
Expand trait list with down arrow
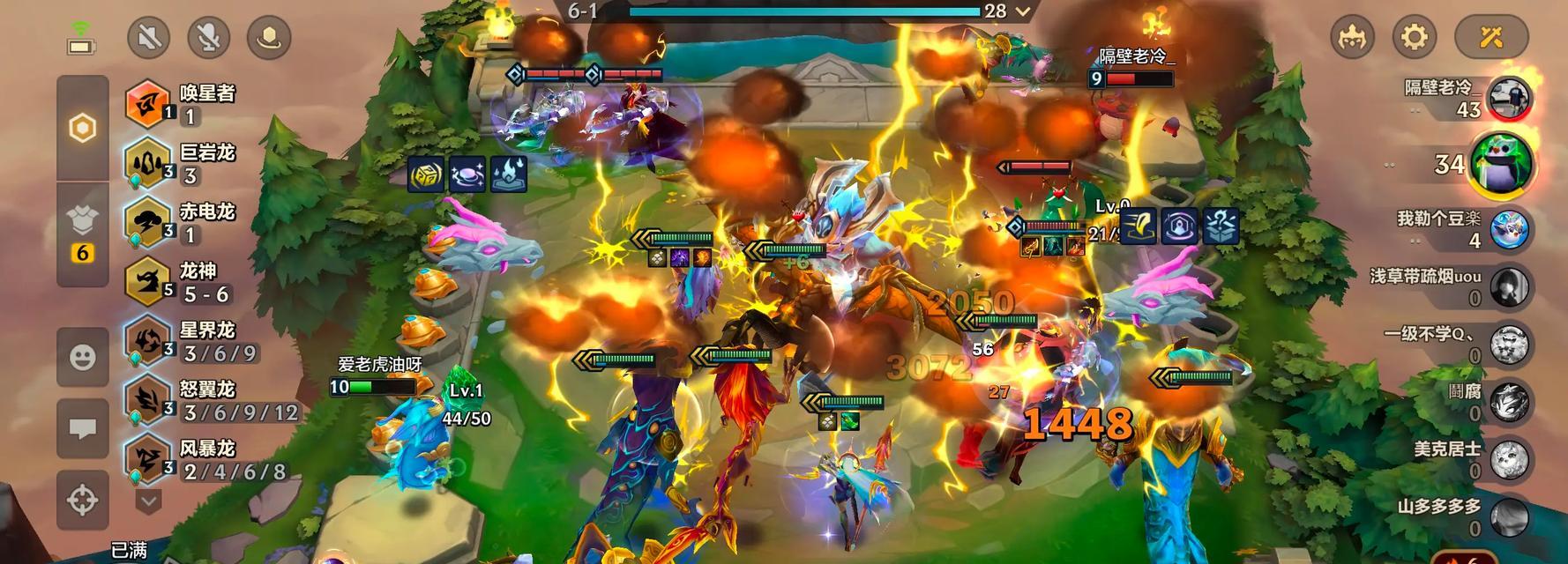tap(148, 502)
